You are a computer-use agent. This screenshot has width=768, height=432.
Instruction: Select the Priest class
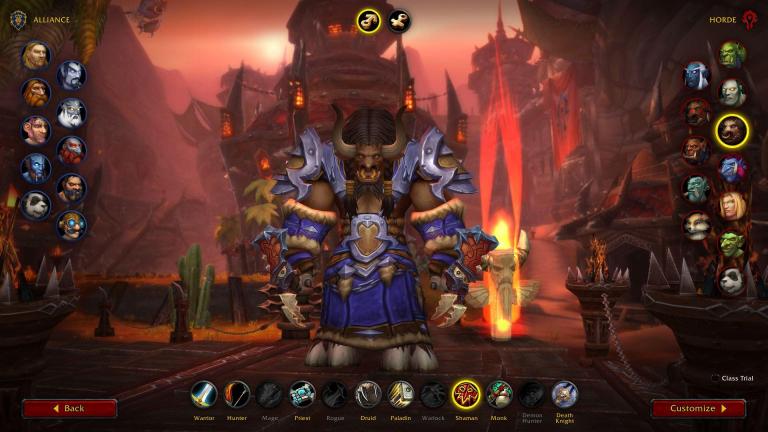pyautogui.click(x=302, y=394)
